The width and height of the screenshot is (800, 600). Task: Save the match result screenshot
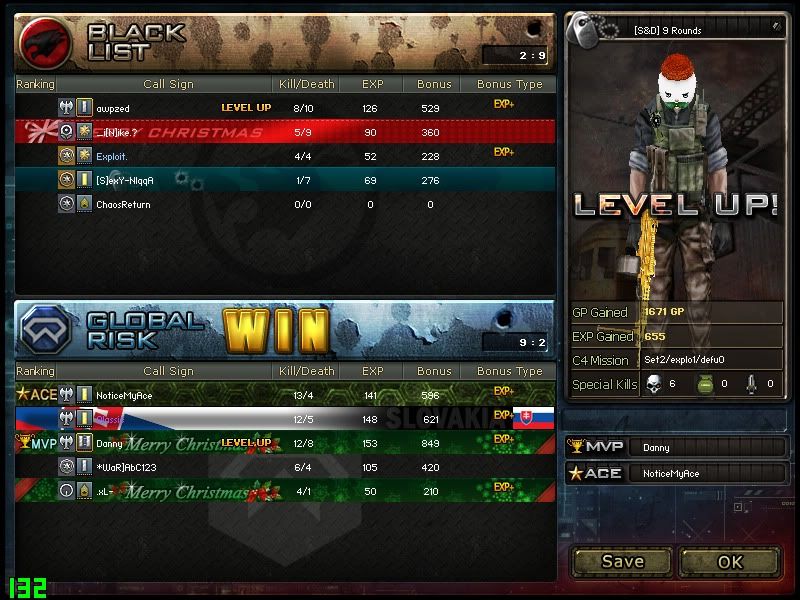pyautogui.click(x=622, y=561)
